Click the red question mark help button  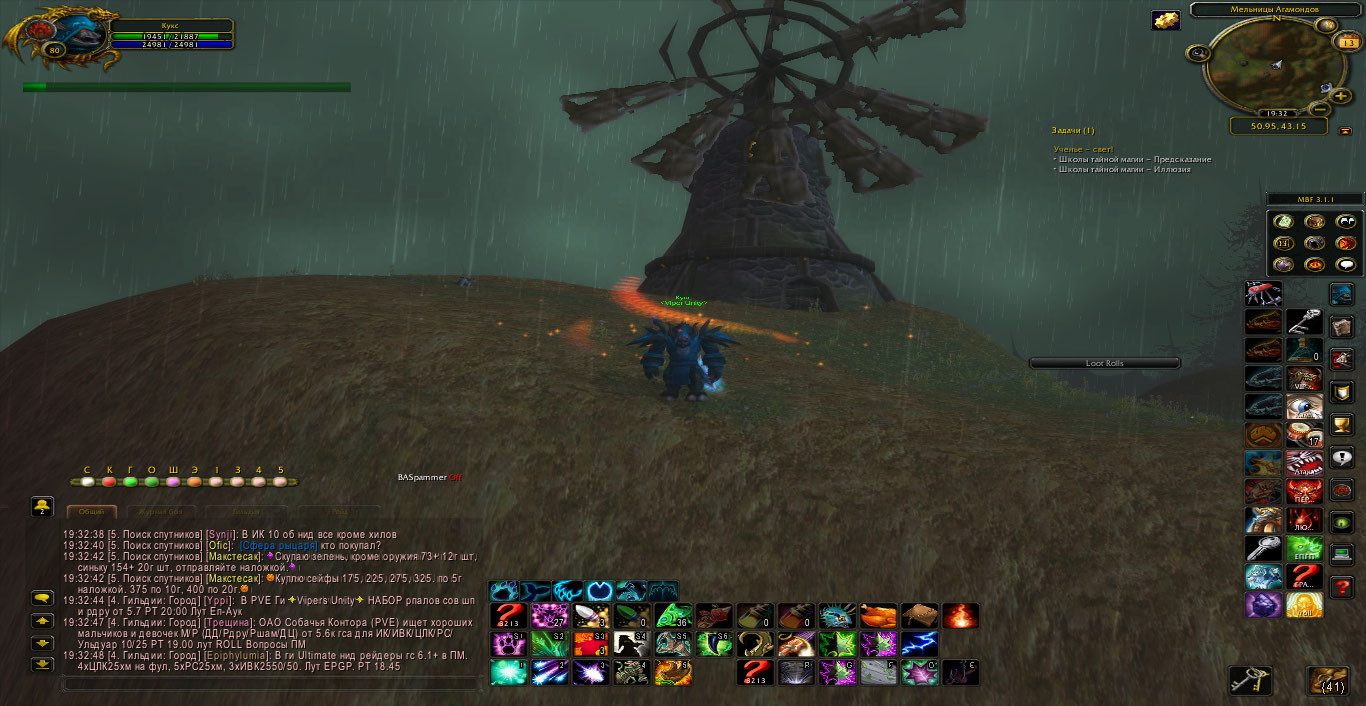coord(1342,586)
